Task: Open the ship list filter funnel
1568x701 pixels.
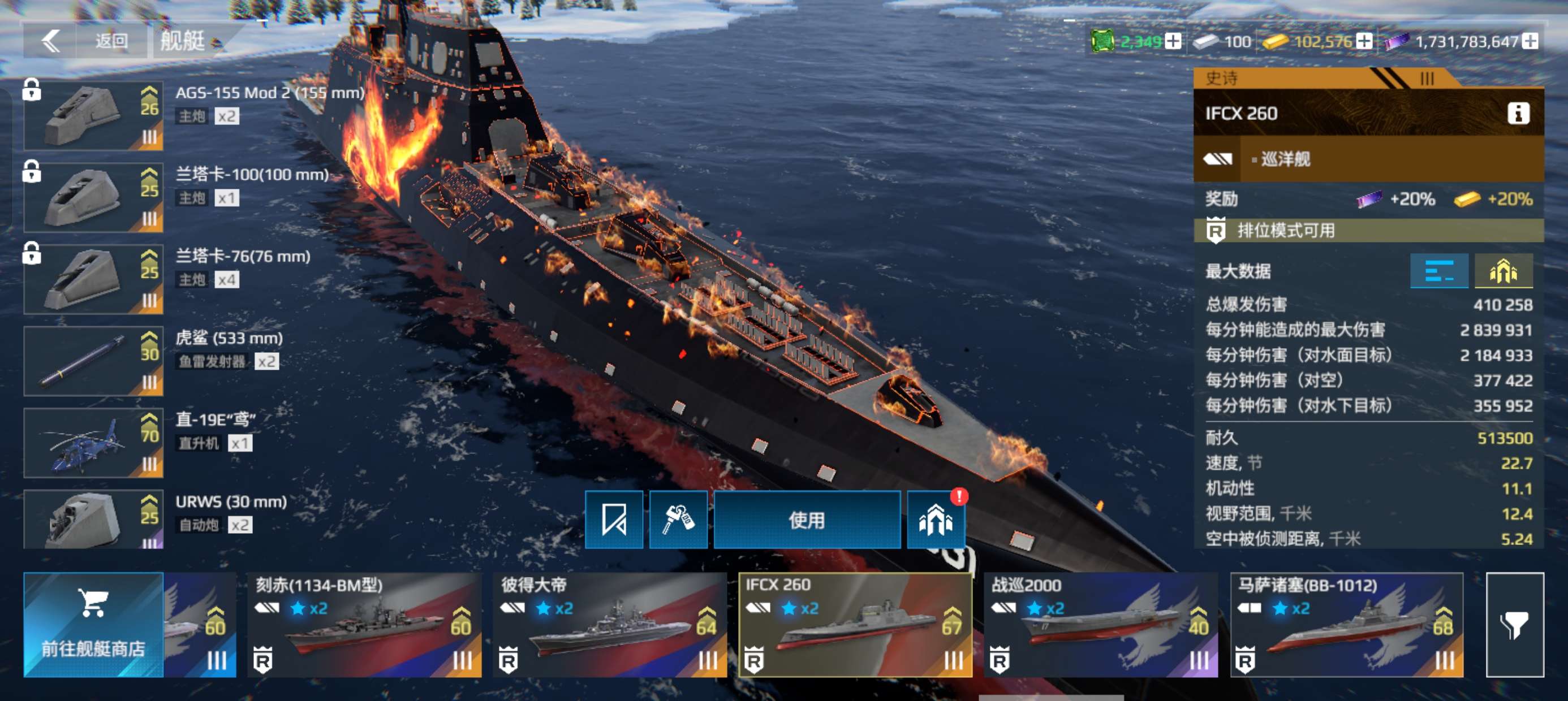Action: click(x=1514, y=625)
